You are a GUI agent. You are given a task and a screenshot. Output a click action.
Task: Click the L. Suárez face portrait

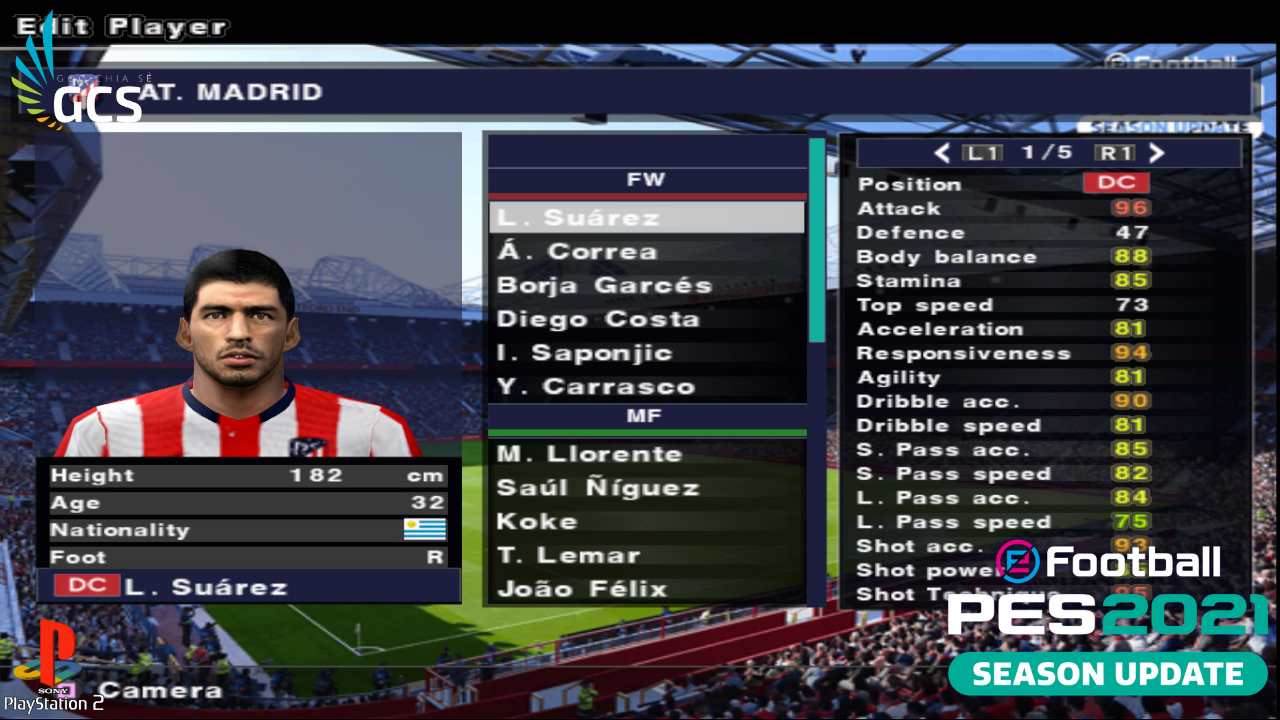[240, 330]
